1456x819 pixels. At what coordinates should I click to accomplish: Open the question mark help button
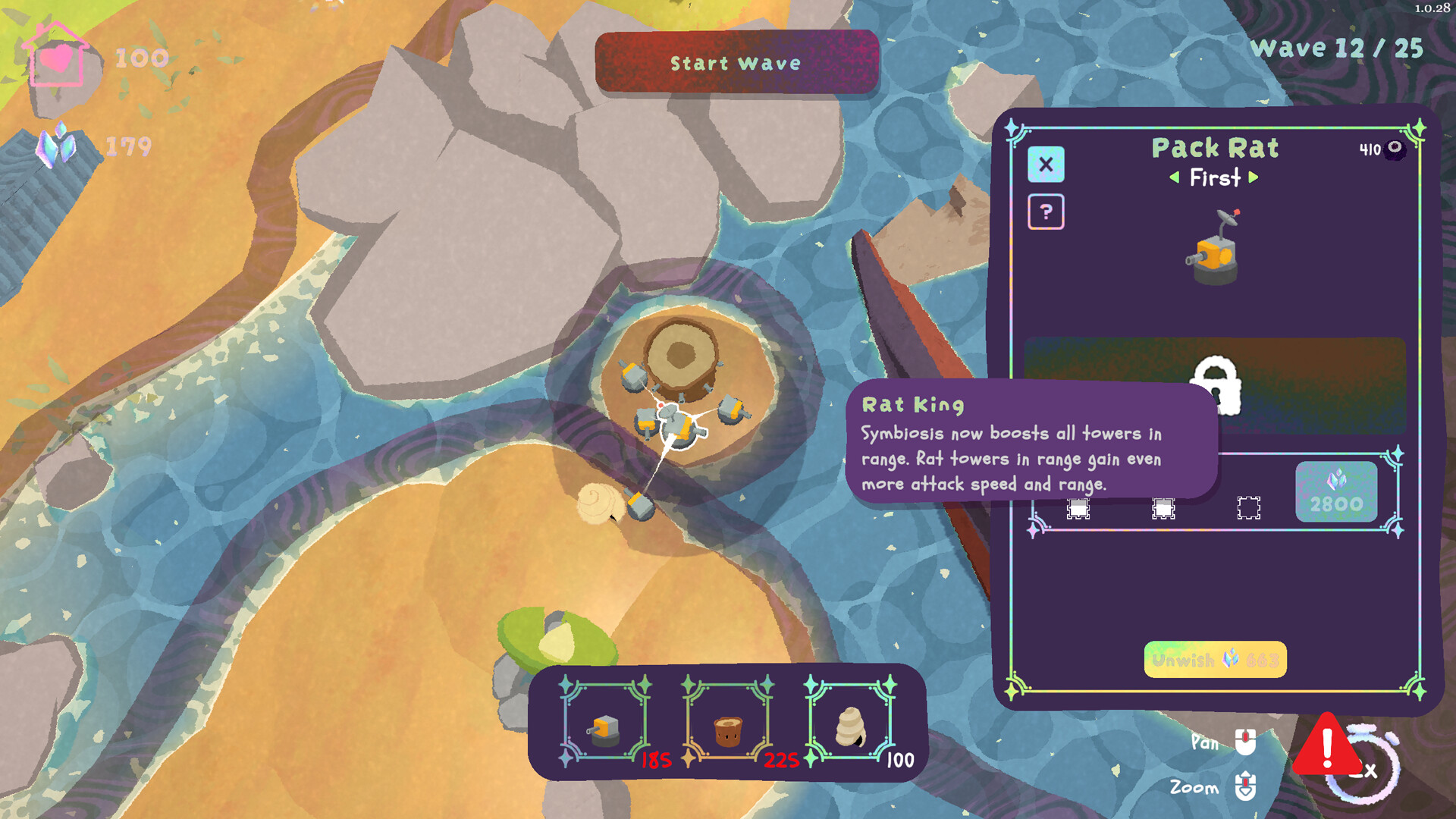coord(1046,212)
